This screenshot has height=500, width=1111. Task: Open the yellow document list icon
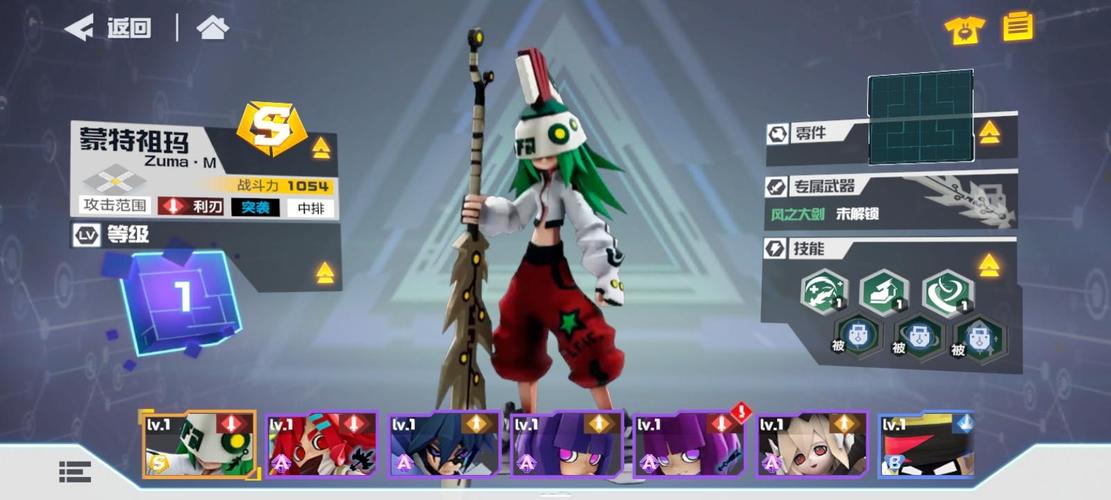(1018, 26)
